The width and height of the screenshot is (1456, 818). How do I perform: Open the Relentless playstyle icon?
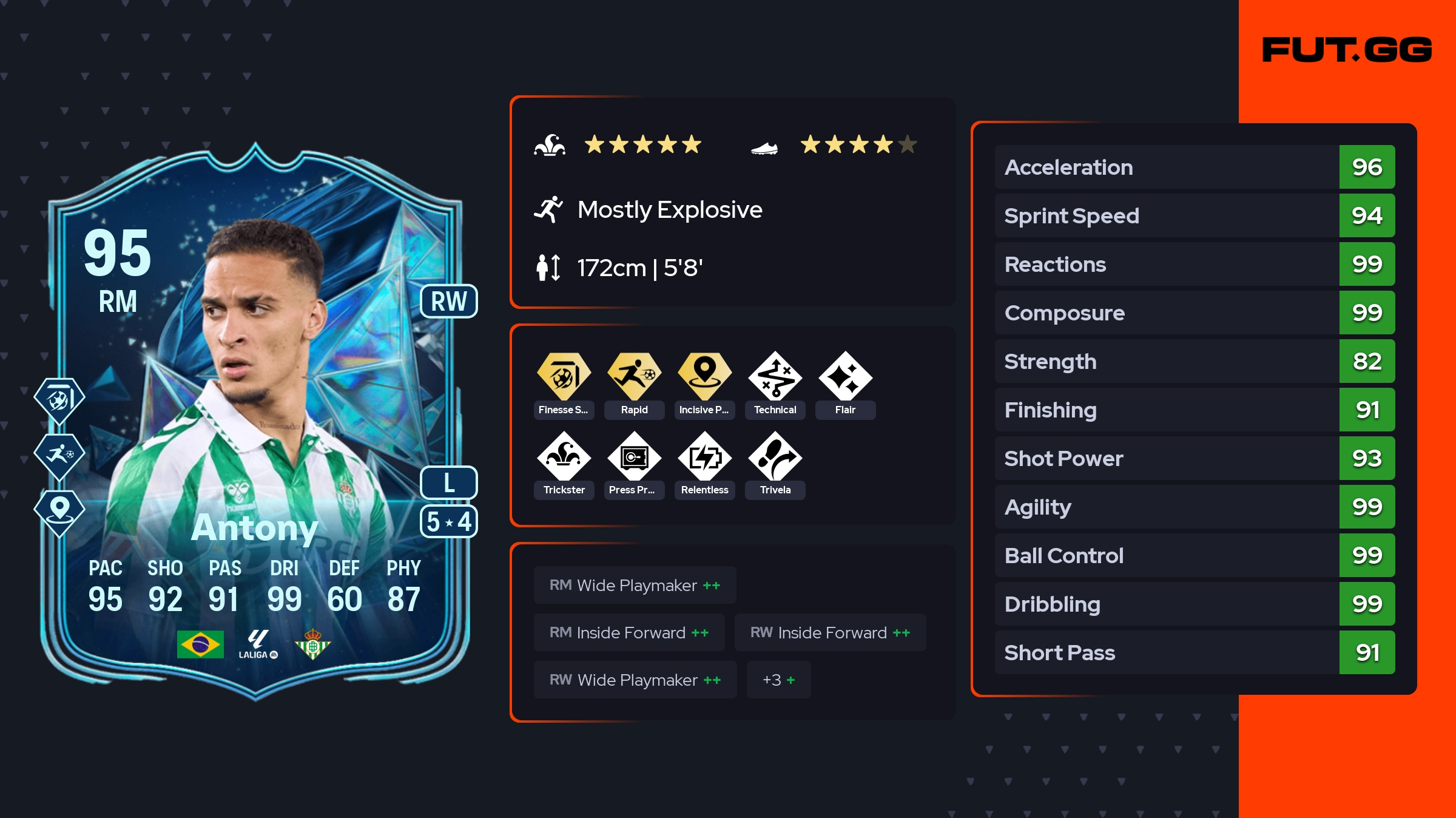click(704, 457)
